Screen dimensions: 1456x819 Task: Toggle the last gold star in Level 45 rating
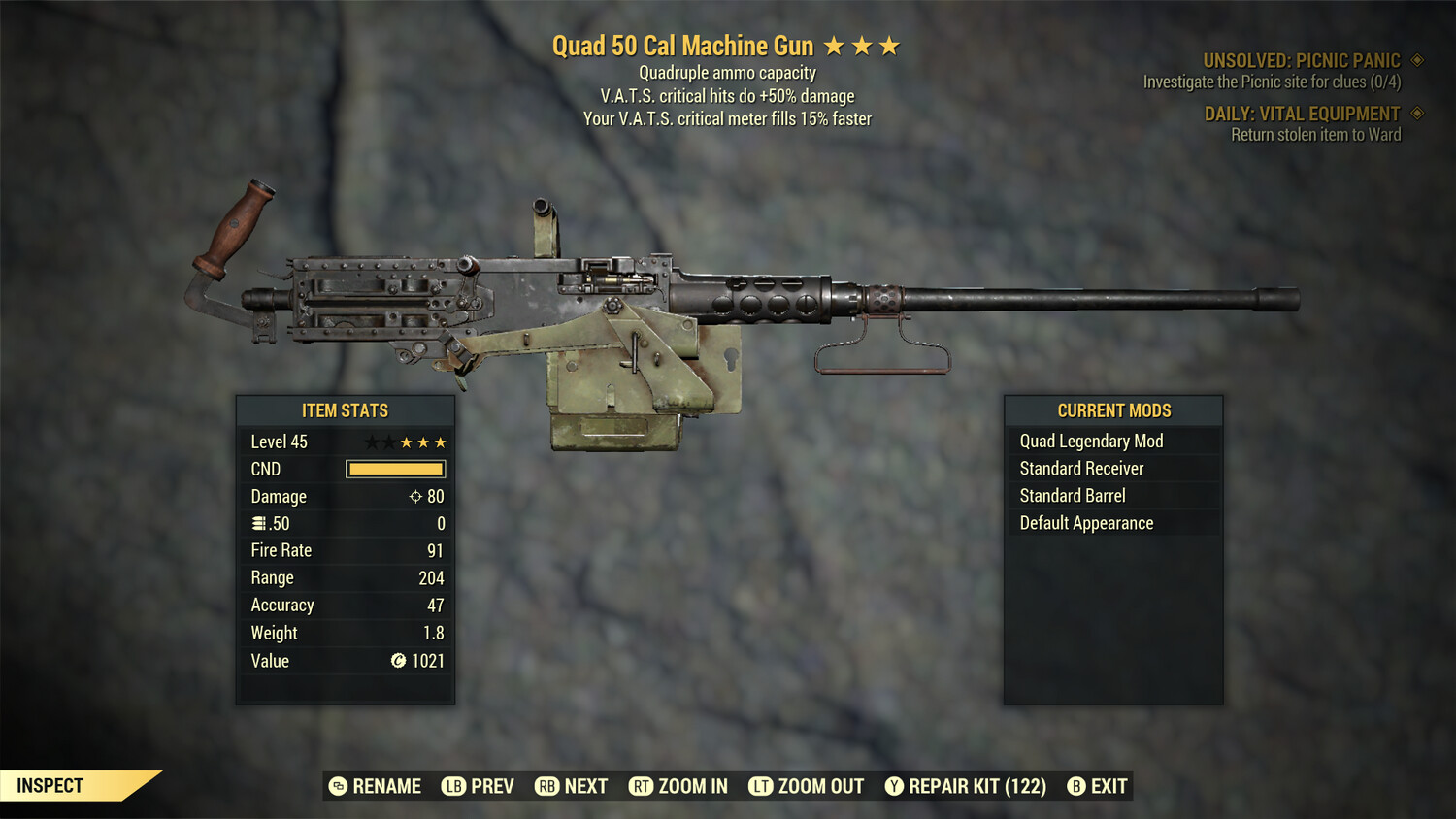coord(442,442)
